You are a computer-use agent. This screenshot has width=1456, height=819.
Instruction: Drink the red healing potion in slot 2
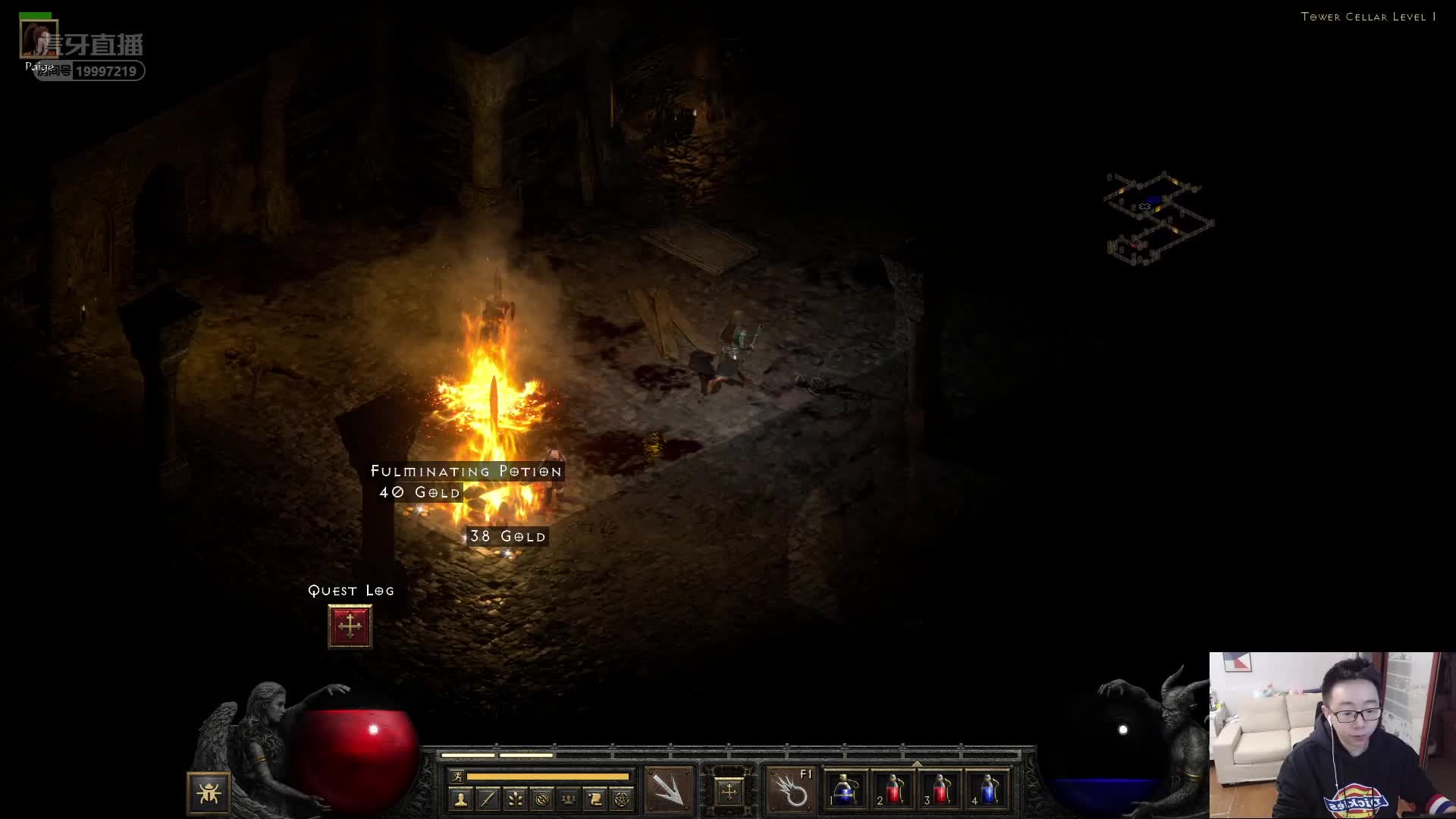point(893,790)
